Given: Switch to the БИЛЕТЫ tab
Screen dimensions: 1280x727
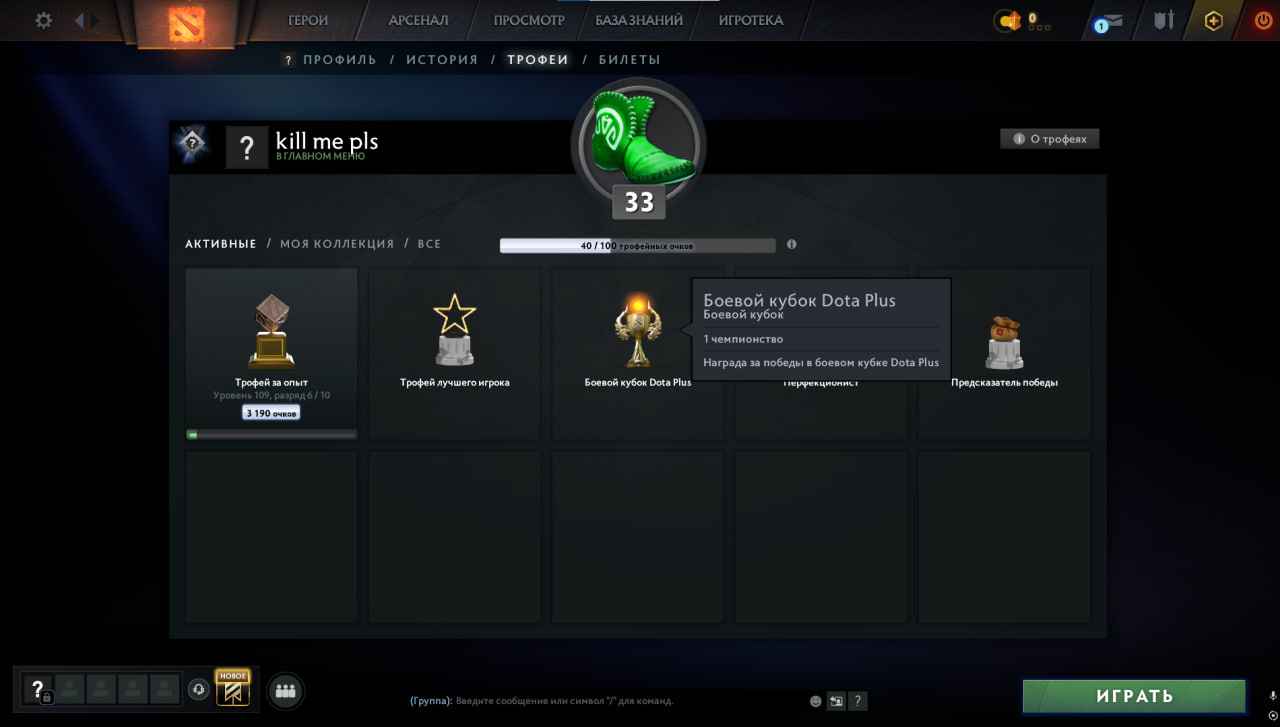Looking at the screenshot, I should pyautogui.click(x=632, y=59).
